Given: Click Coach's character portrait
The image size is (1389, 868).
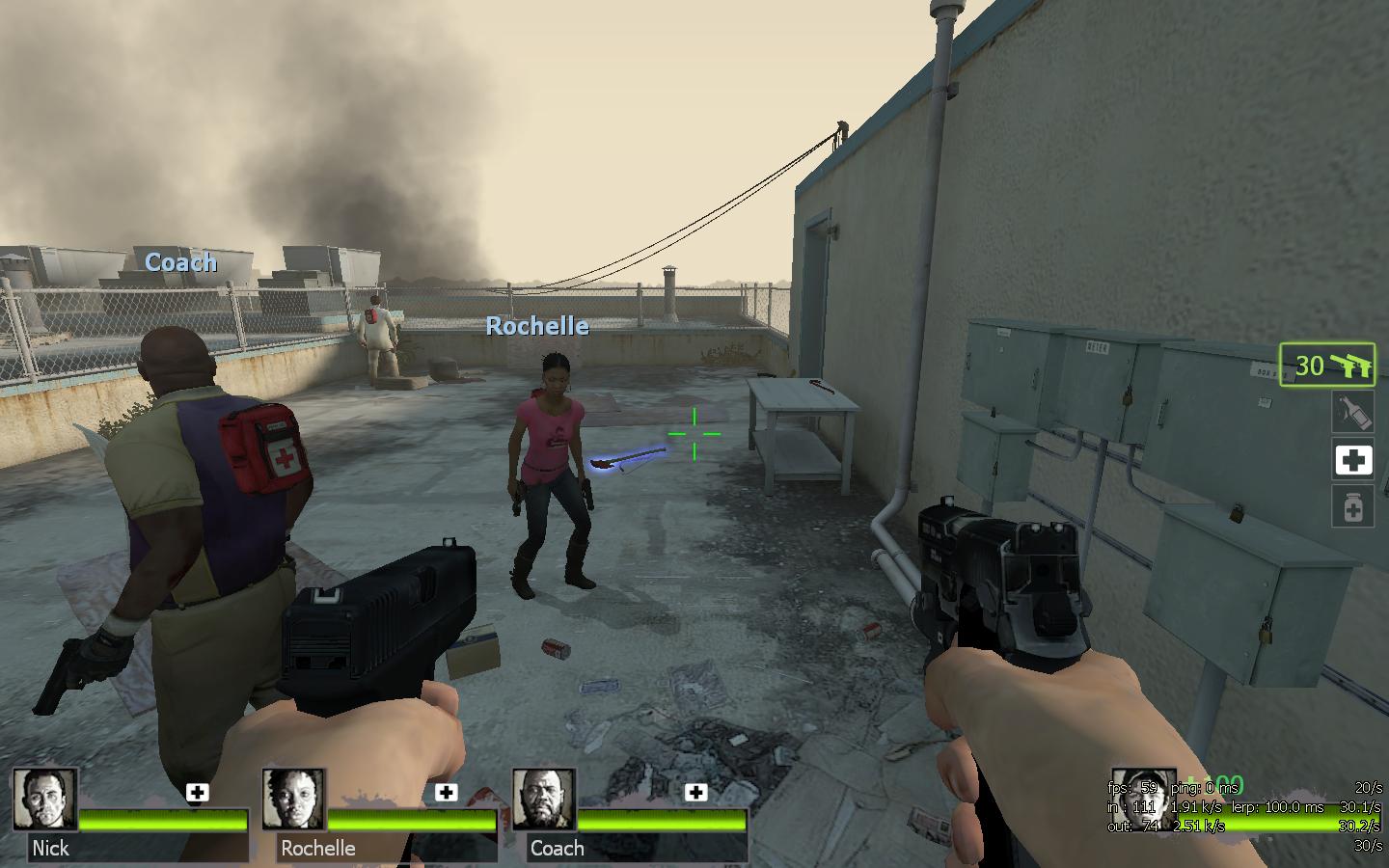Looking at the screenshot, I should [x=543, y=802].
